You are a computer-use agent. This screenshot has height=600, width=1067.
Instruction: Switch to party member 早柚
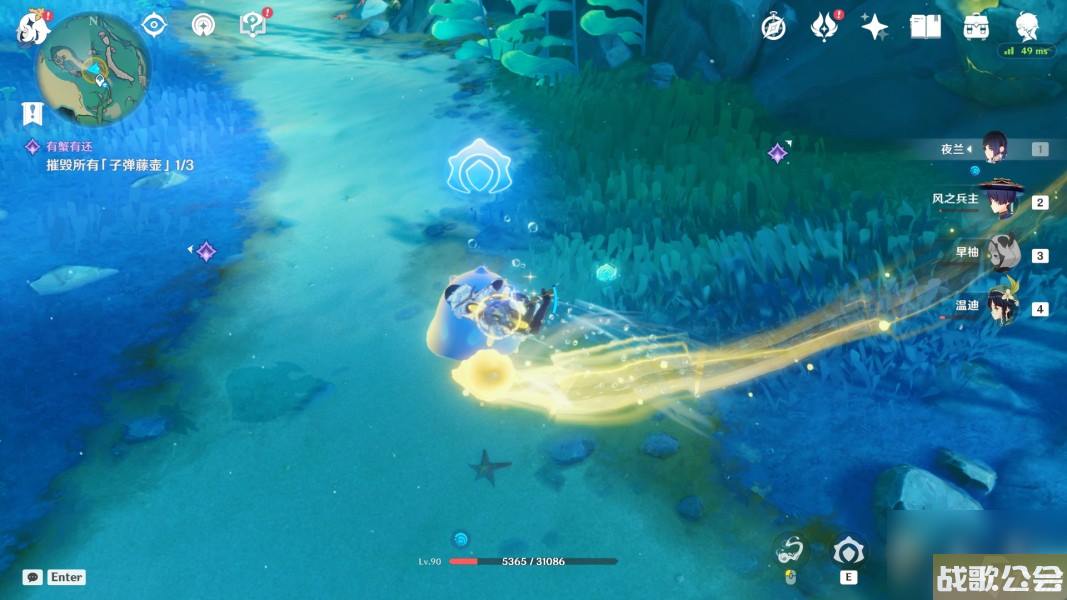pyautogui.click(x=1000, y=254)
